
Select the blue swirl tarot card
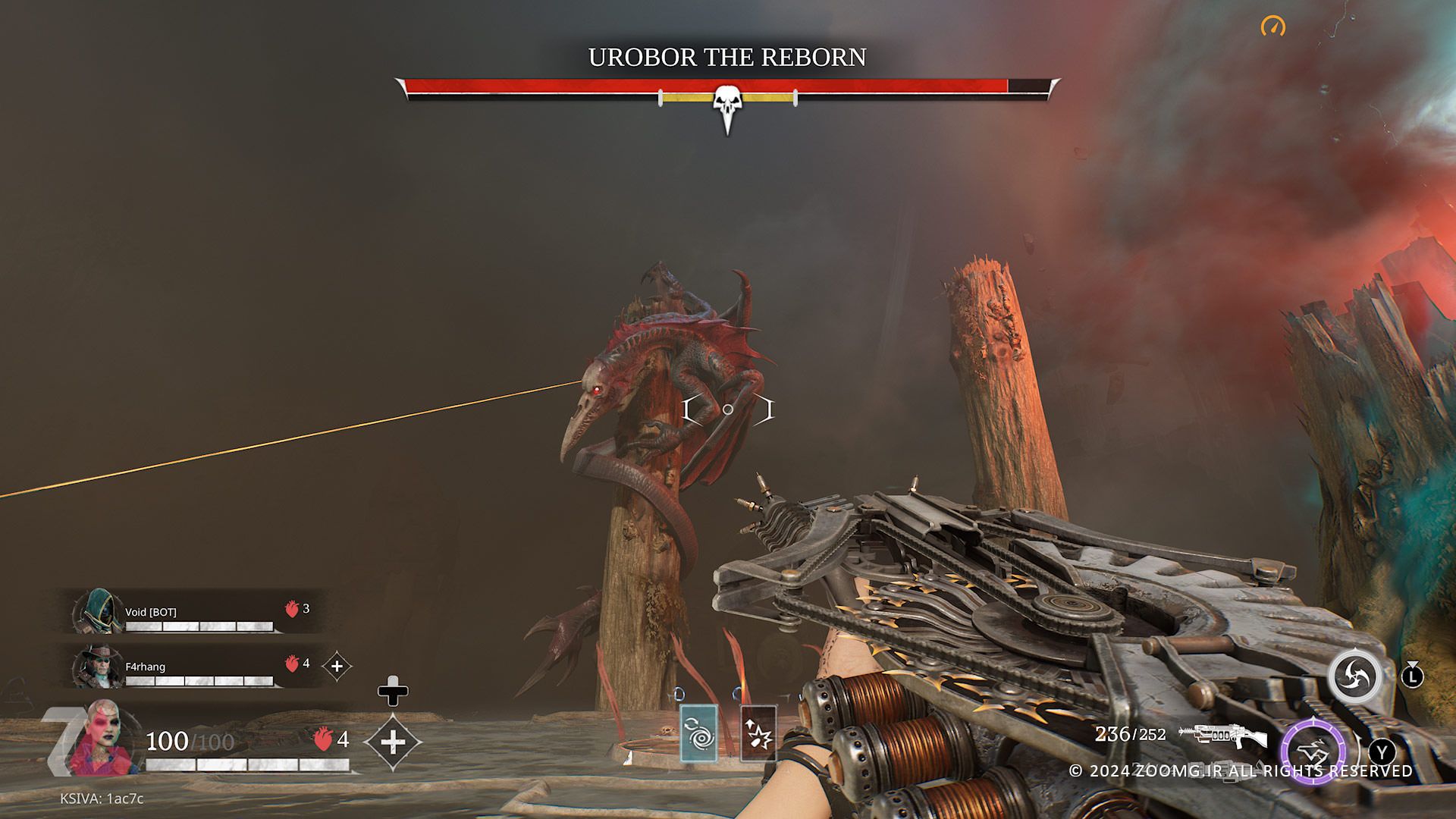coord(698,733)
